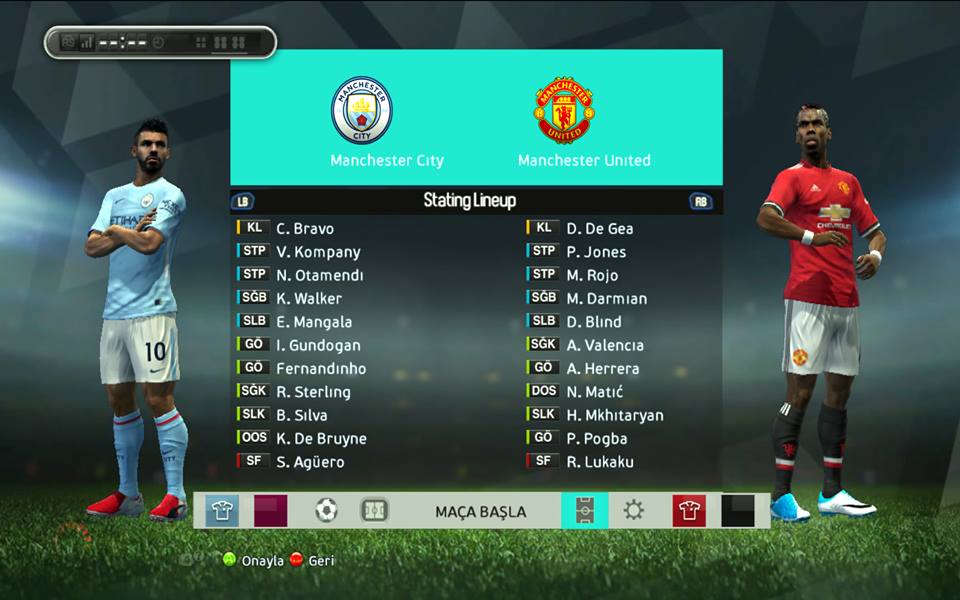Select the light blue home kit shirt icon
Viewport: 960px width, 600px height.
pos(222,511)
